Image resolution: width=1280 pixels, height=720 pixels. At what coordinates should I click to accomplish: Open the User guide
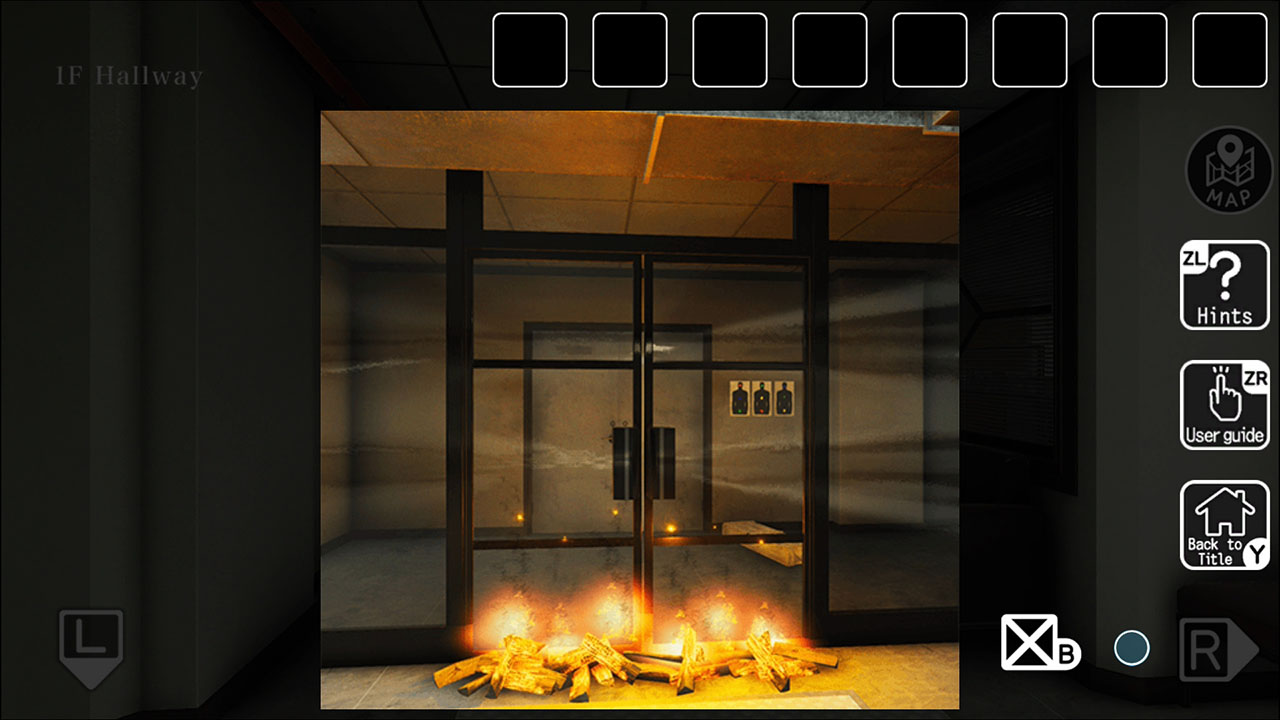(x=1224, y=406)
